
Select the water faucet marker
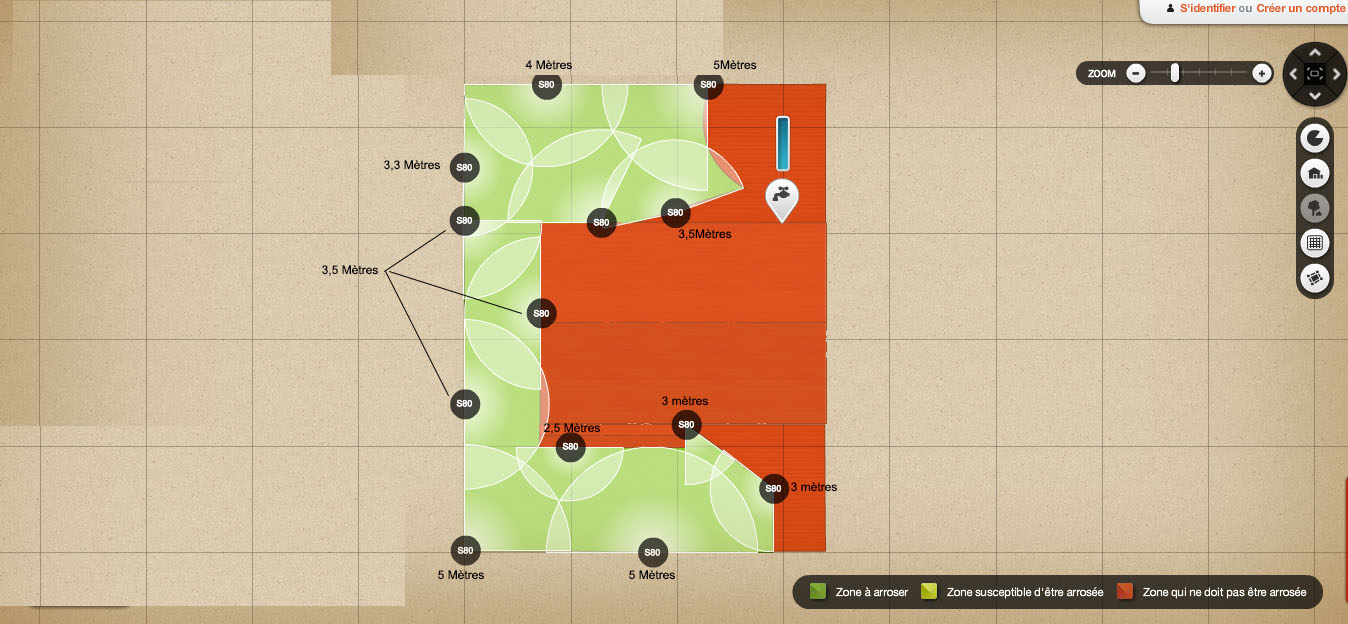pos(782,197)
